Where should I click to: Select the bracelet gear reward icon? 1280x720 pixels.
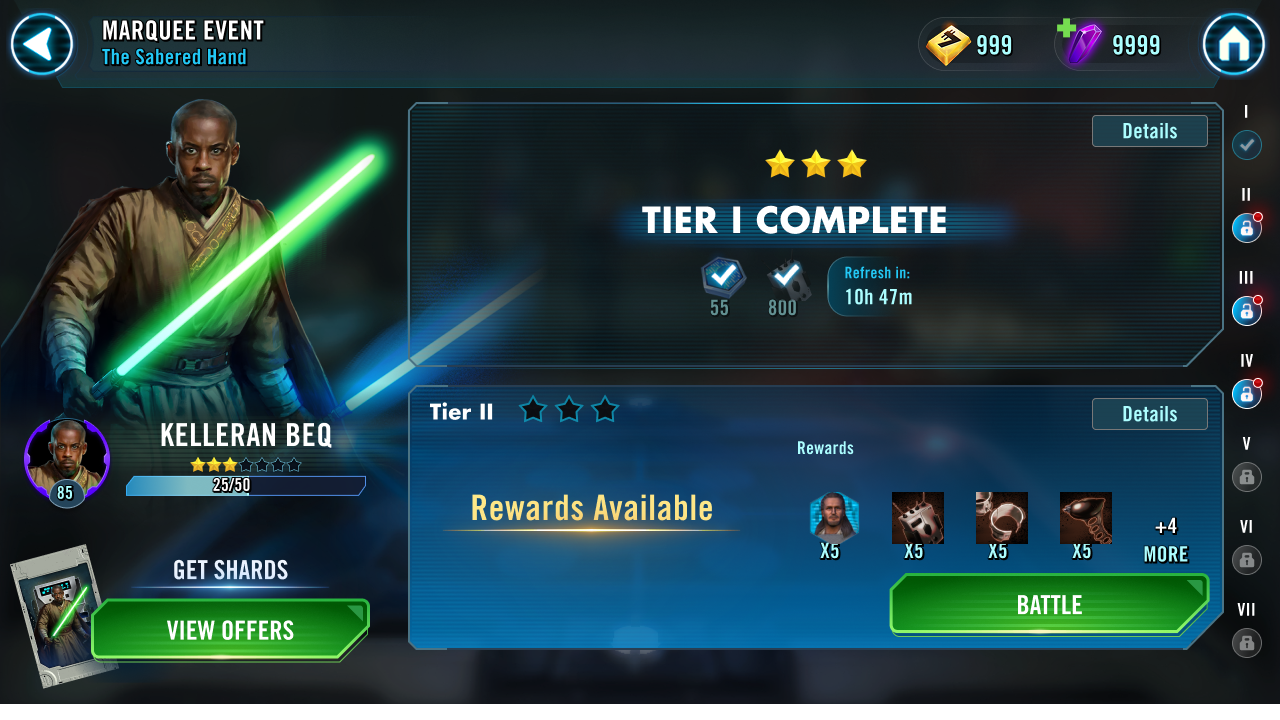click(x=1002, y=517)
